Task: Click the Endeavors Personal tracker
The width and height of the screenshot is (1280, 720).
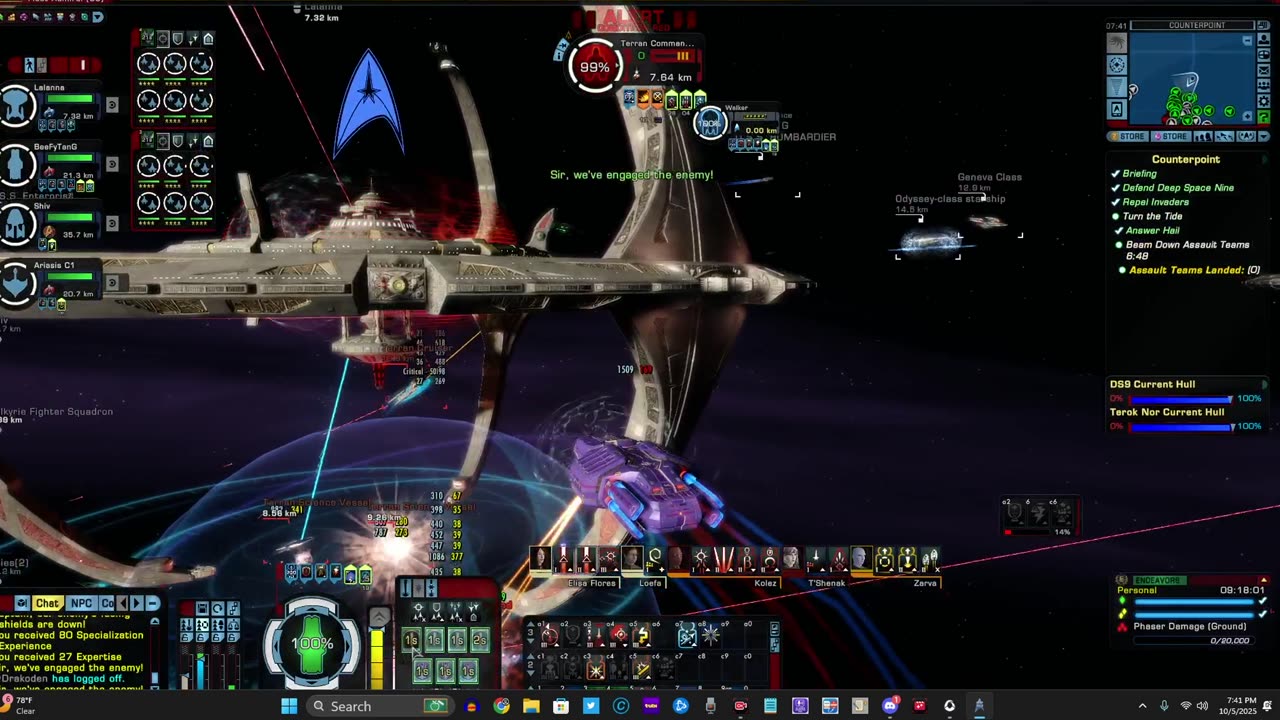Action: pyautogui.click(x=1190, y=603)
